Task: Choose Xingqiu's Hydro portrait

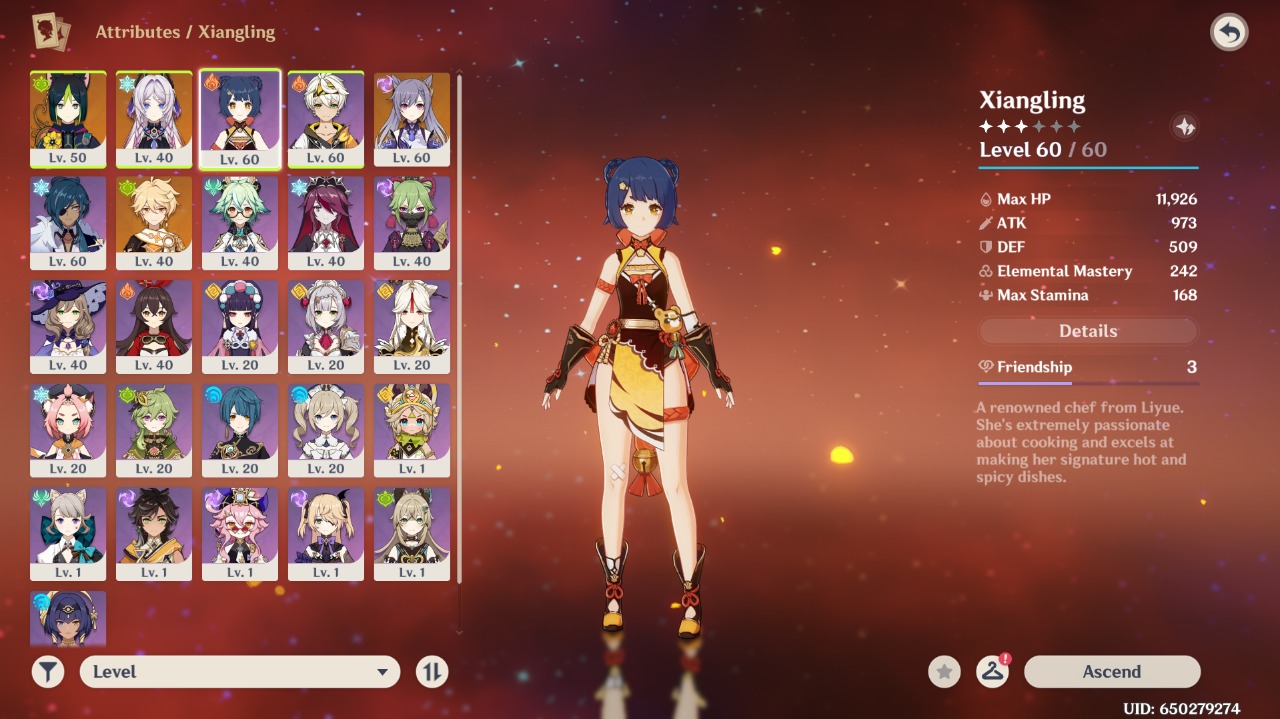Action: 240,431
